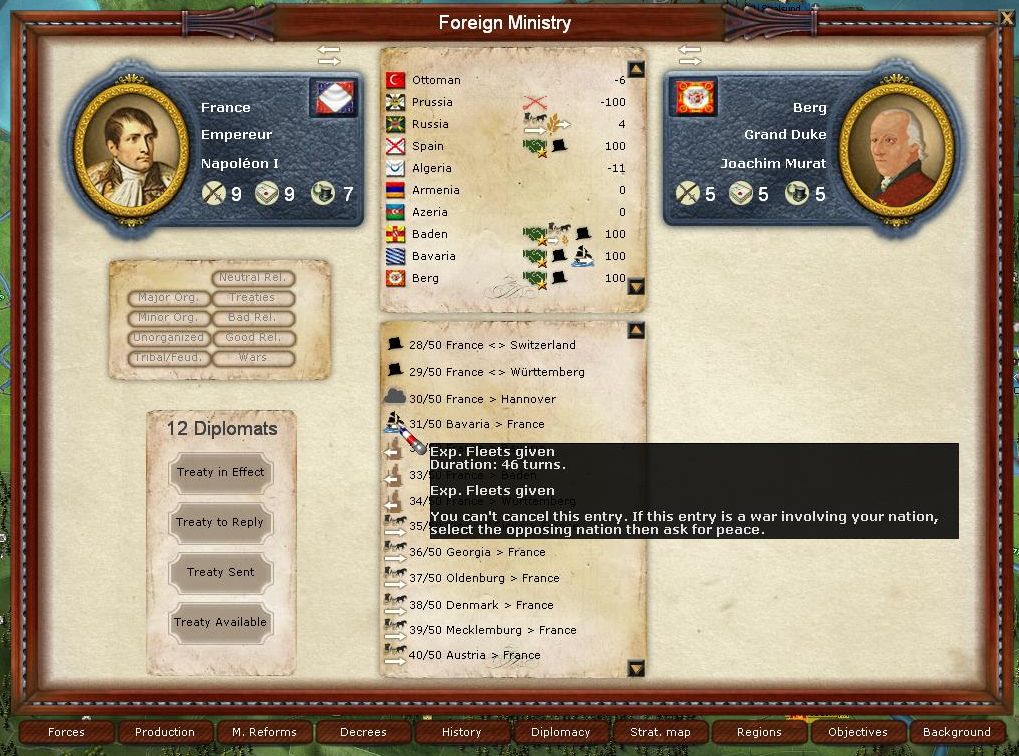View the Treaty Sent list

(220, 573)
